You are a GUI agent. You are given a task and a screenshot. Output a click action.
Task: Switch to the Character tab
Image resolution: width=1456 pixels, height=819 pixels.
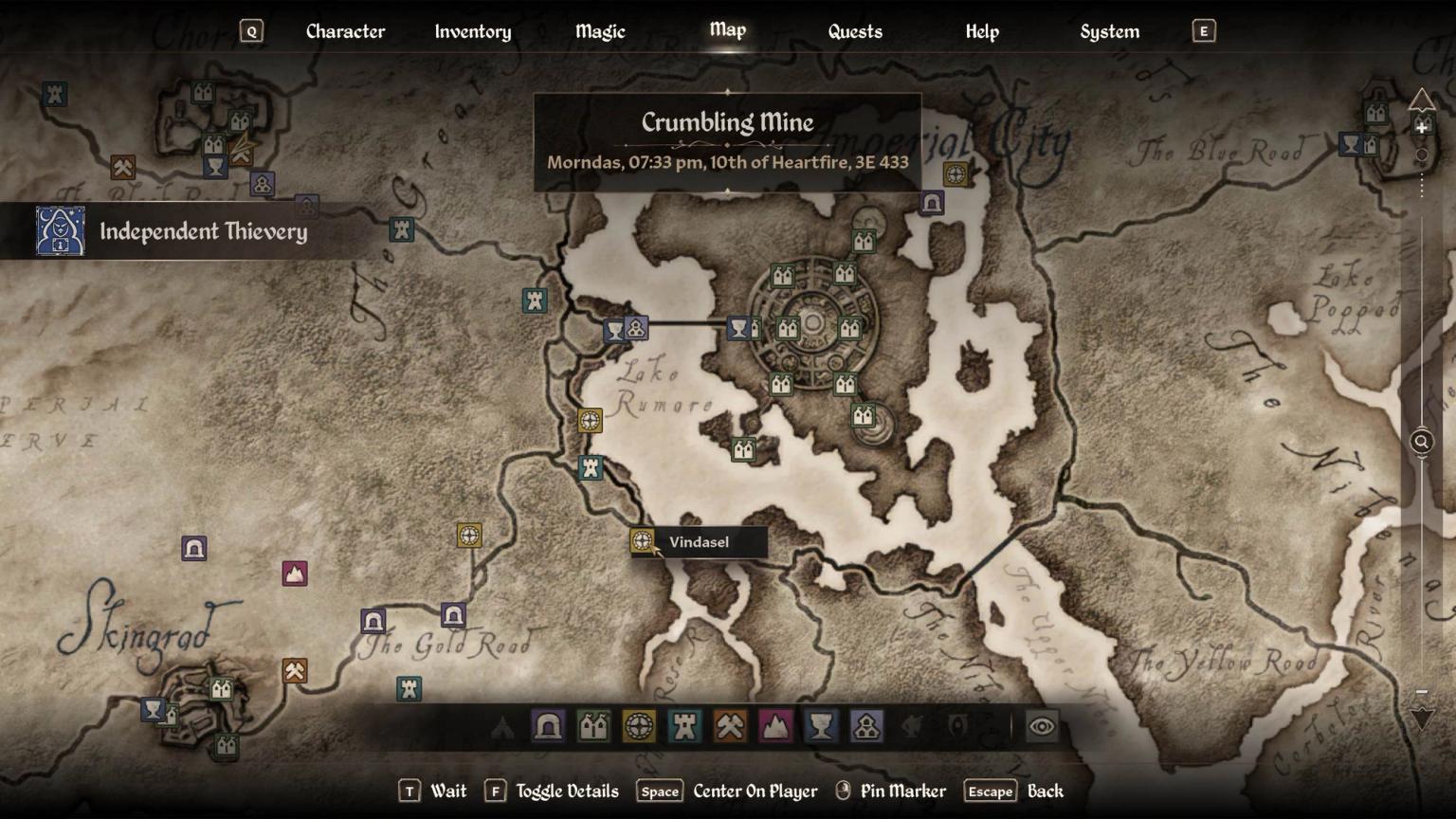345,31
